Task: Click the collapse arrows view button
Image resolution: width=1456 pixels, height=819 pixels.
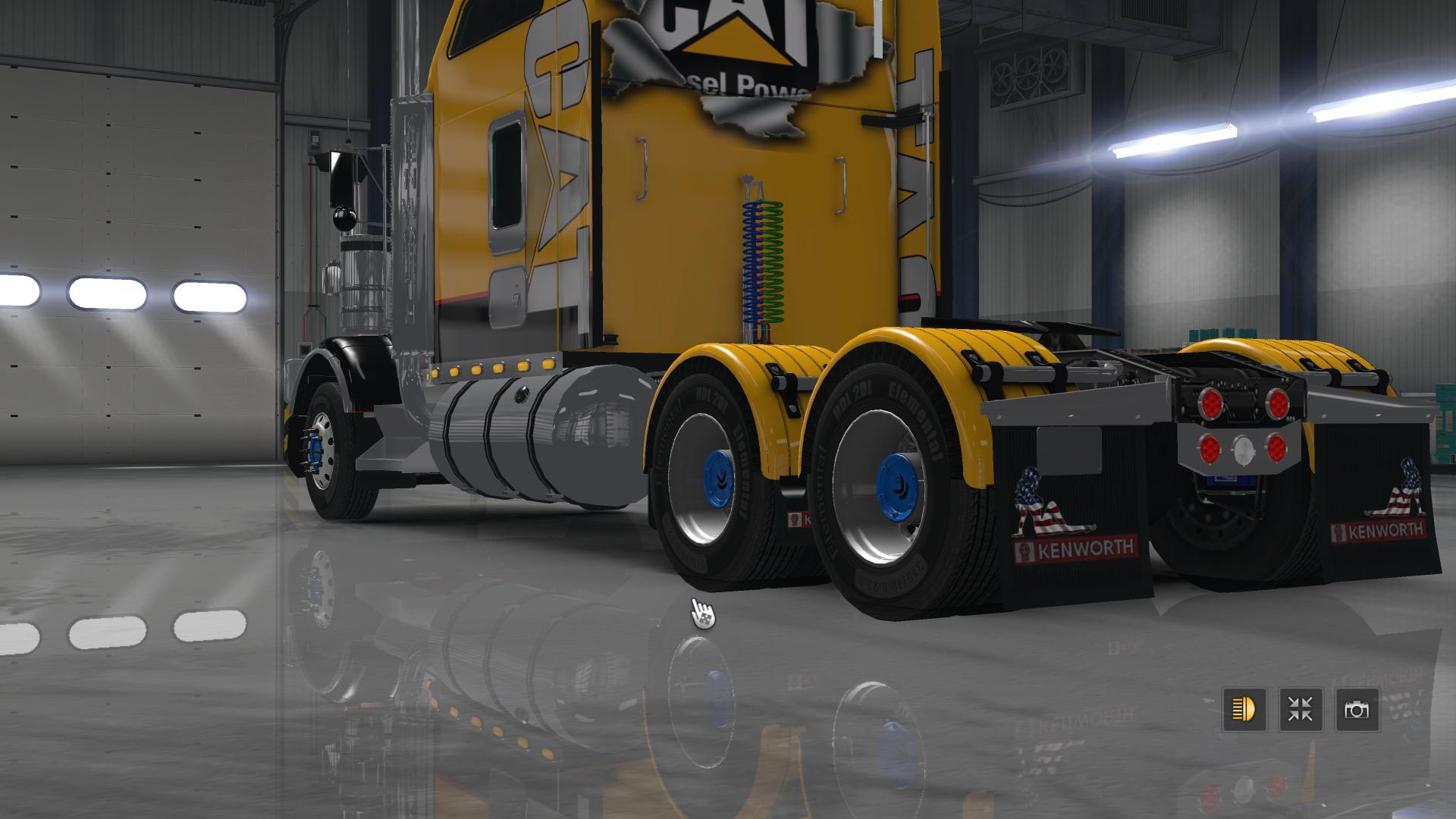Action: point(1301,710)
